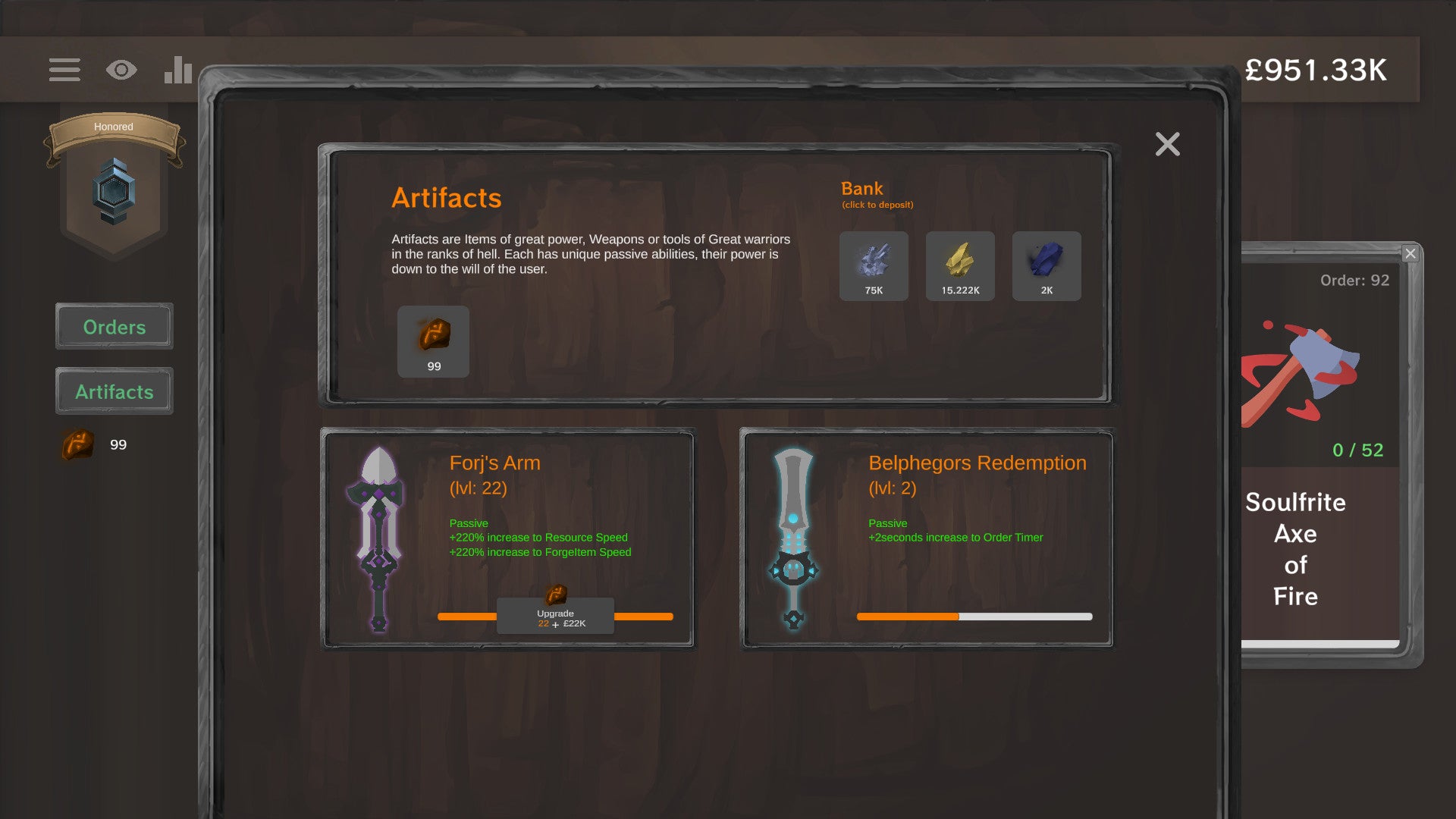Screen dimensions: 1456x819
Task: Deposit the 15.222K gold ore
Action: (x=960, y=266)
